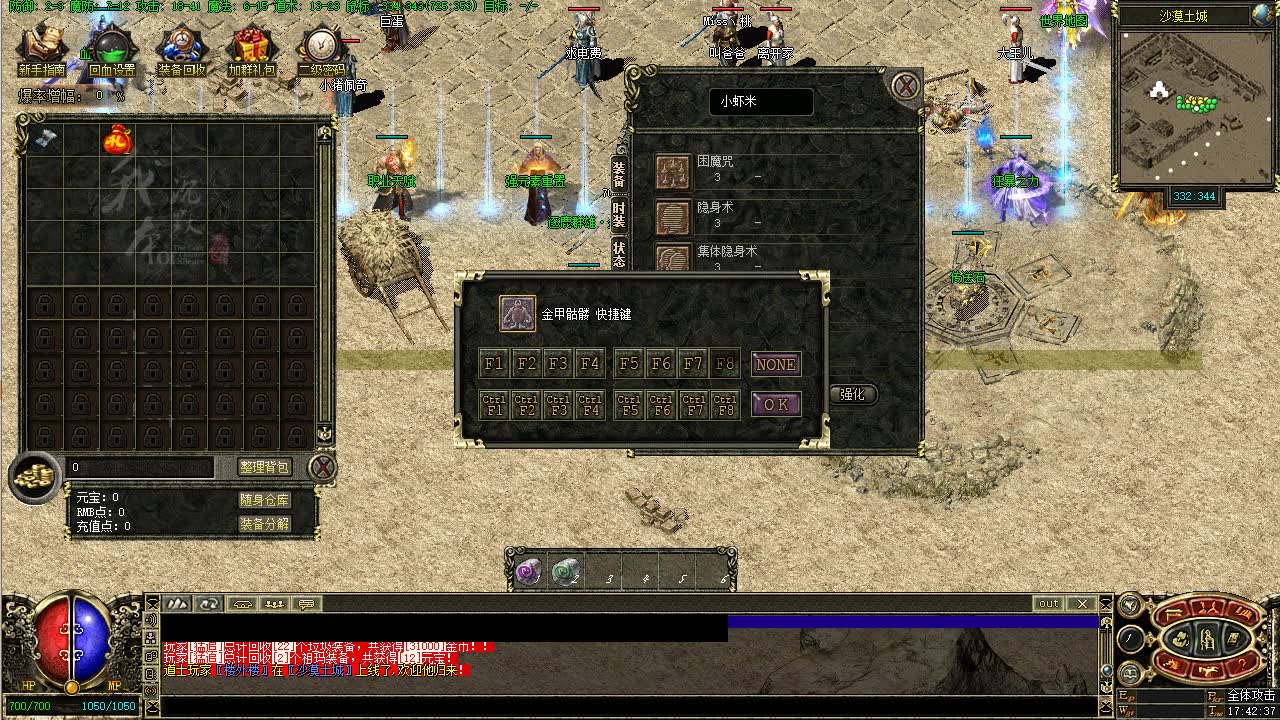Choose the Ctrl F5 hotkey option
Screen dimensions: 1280x720
(x=629, y=405)
